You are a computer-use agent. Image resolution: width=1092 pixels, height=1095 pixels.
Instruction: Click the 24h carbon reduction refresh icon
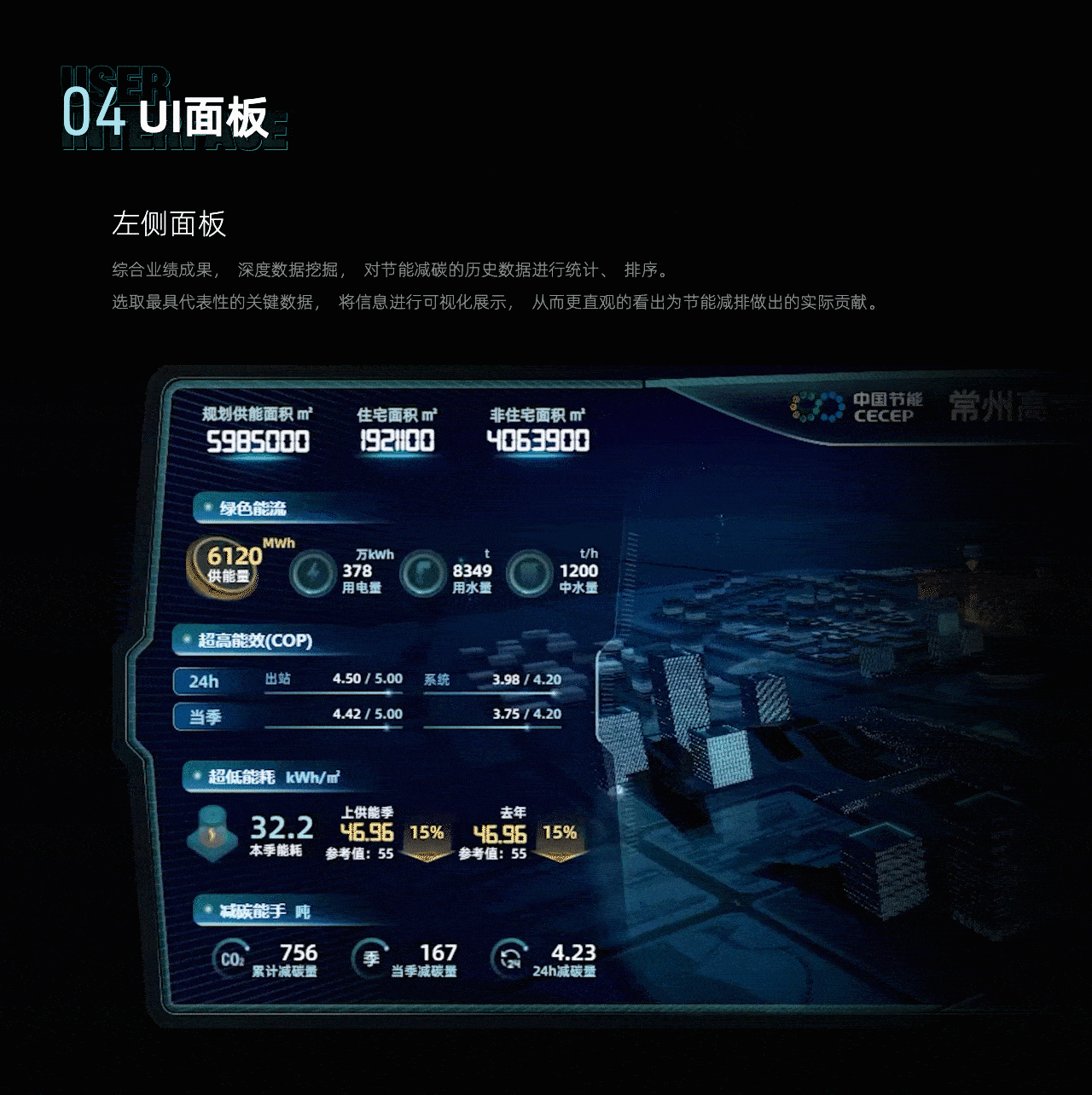(508, 958)
